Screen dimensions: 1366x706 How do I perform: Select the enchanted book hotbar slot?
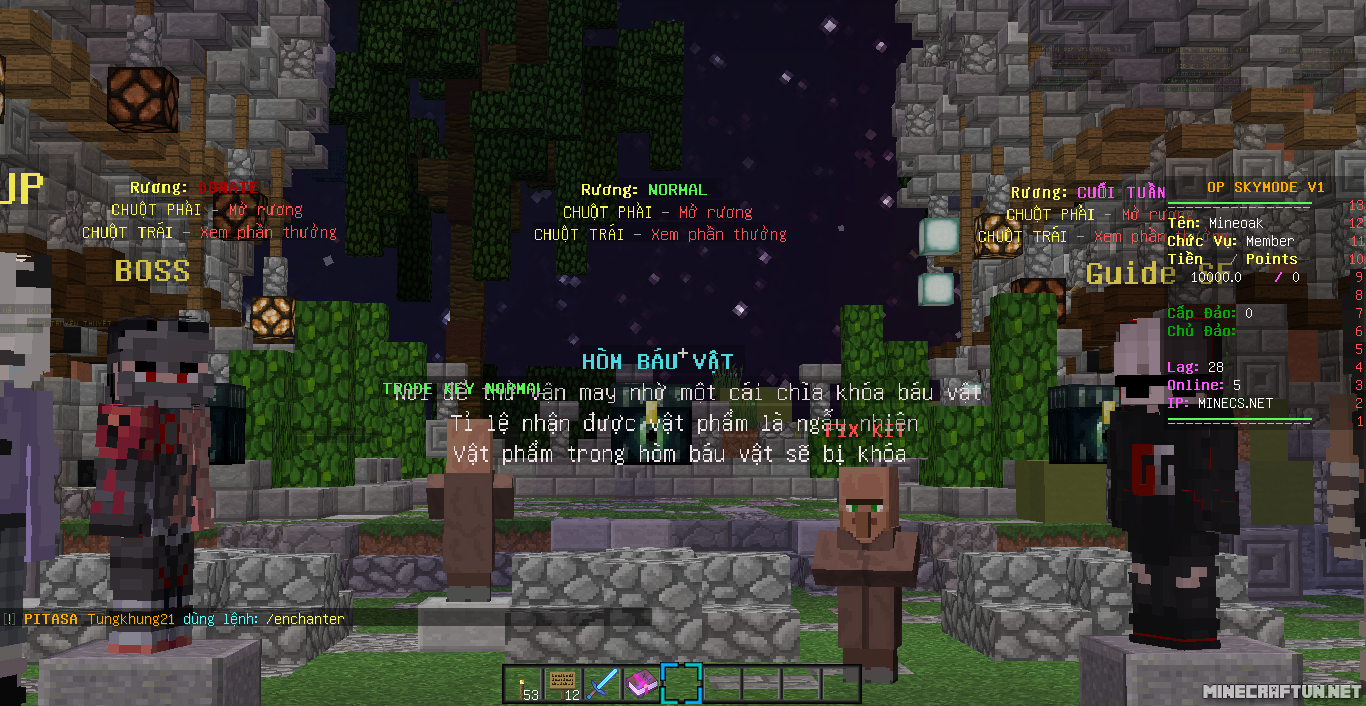click(641, 684)
